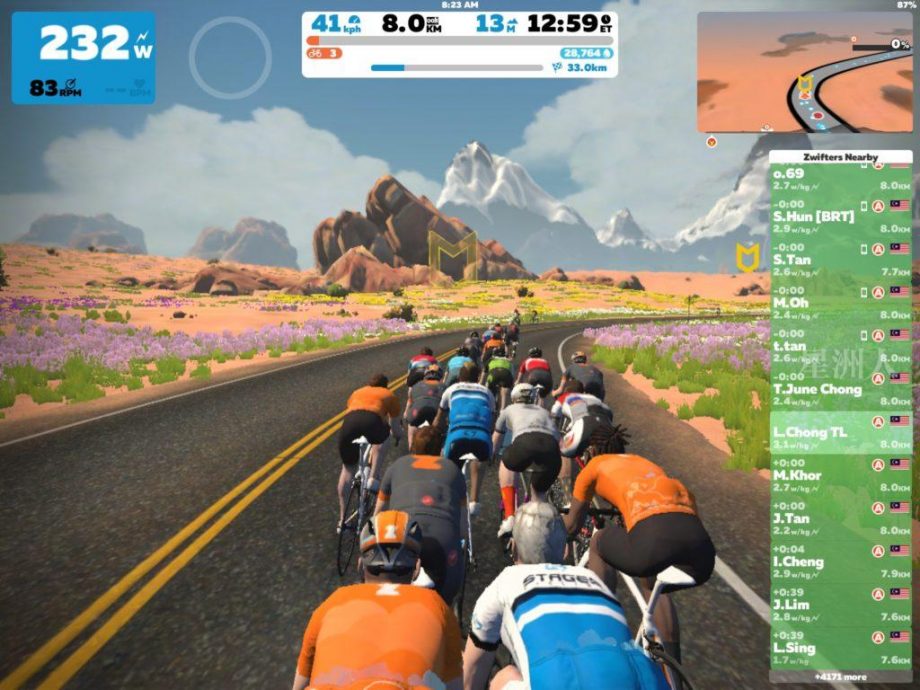Select rider I.Cheng from the list
Image resolution: width=920 pixels, height=690 pixels.
(x=840, y=561)
